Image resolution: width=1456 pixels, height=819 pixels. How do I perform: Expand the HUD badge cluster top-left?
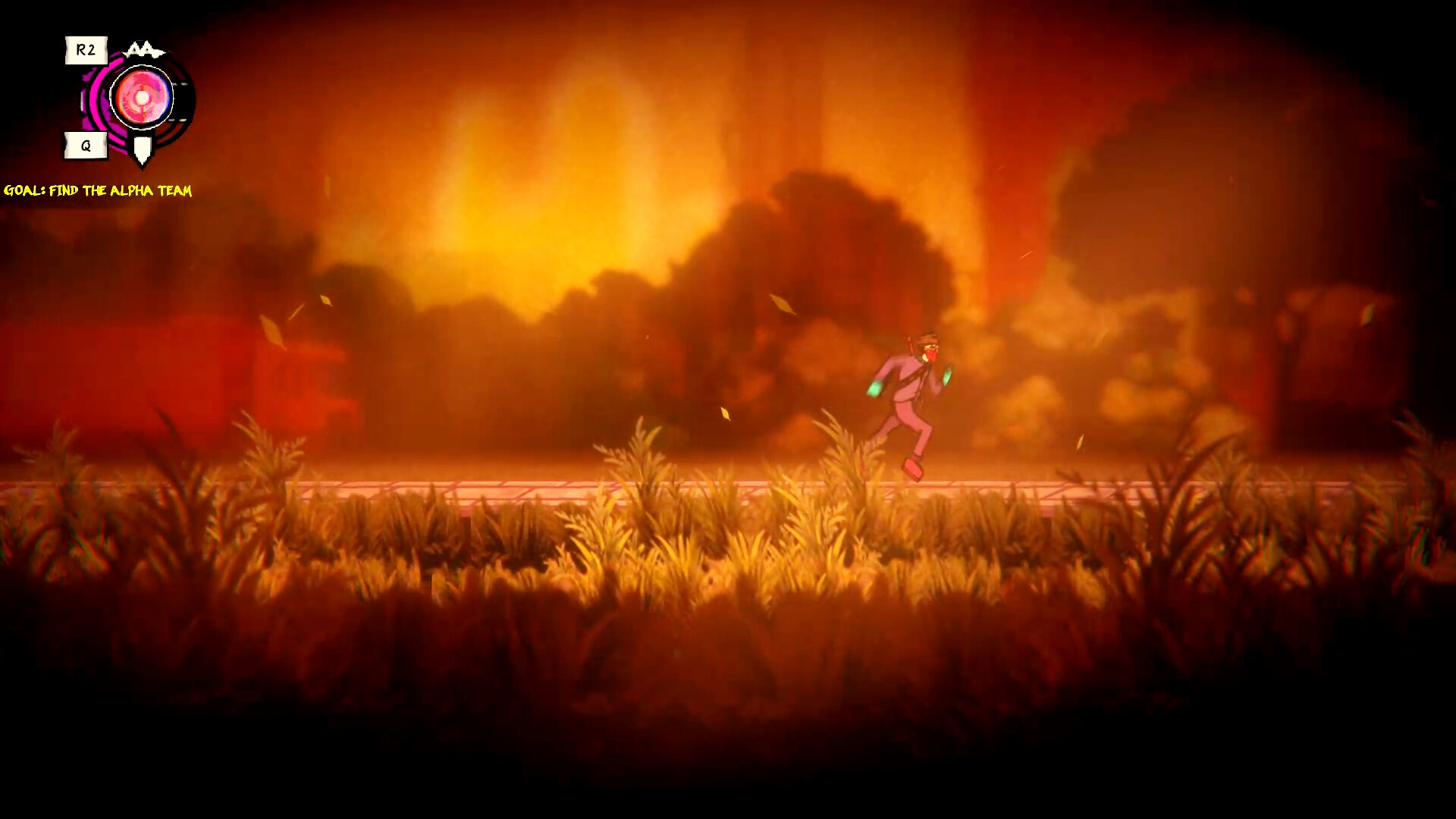pyautogui.click(x=125, y=99)
